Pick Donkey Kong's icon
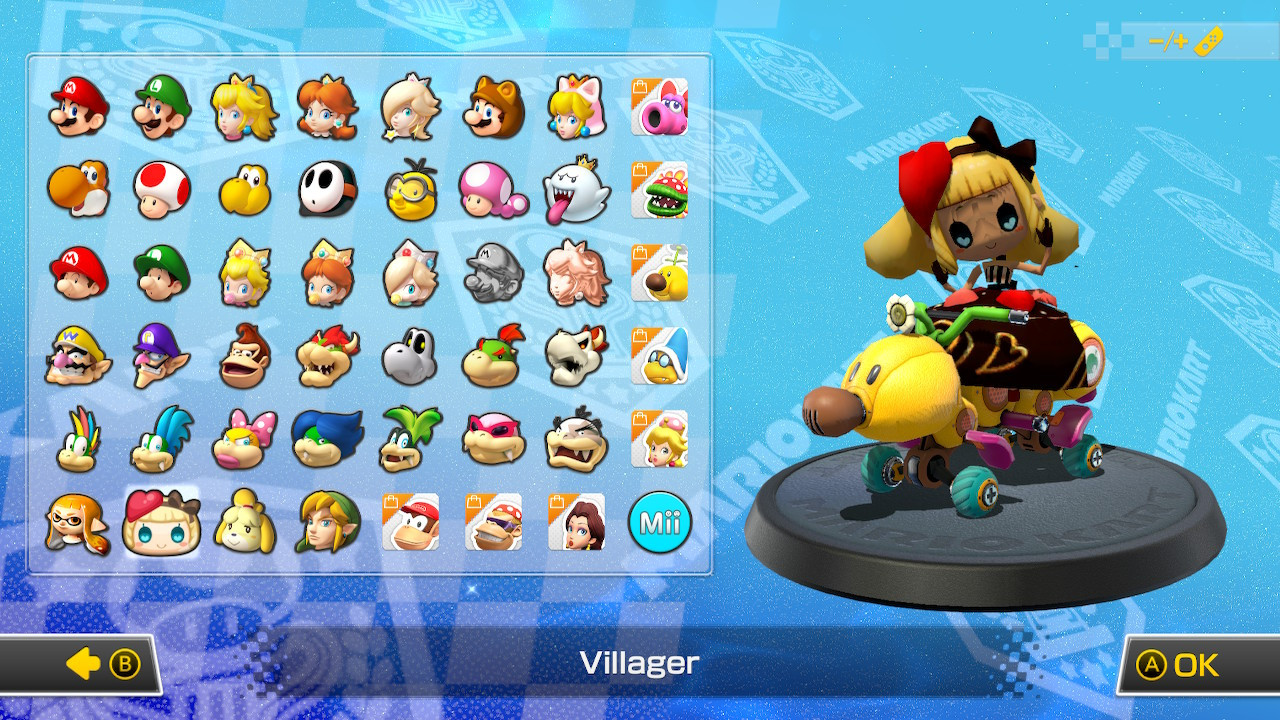Screen dimensions: 1280x720 coord(243,355)
